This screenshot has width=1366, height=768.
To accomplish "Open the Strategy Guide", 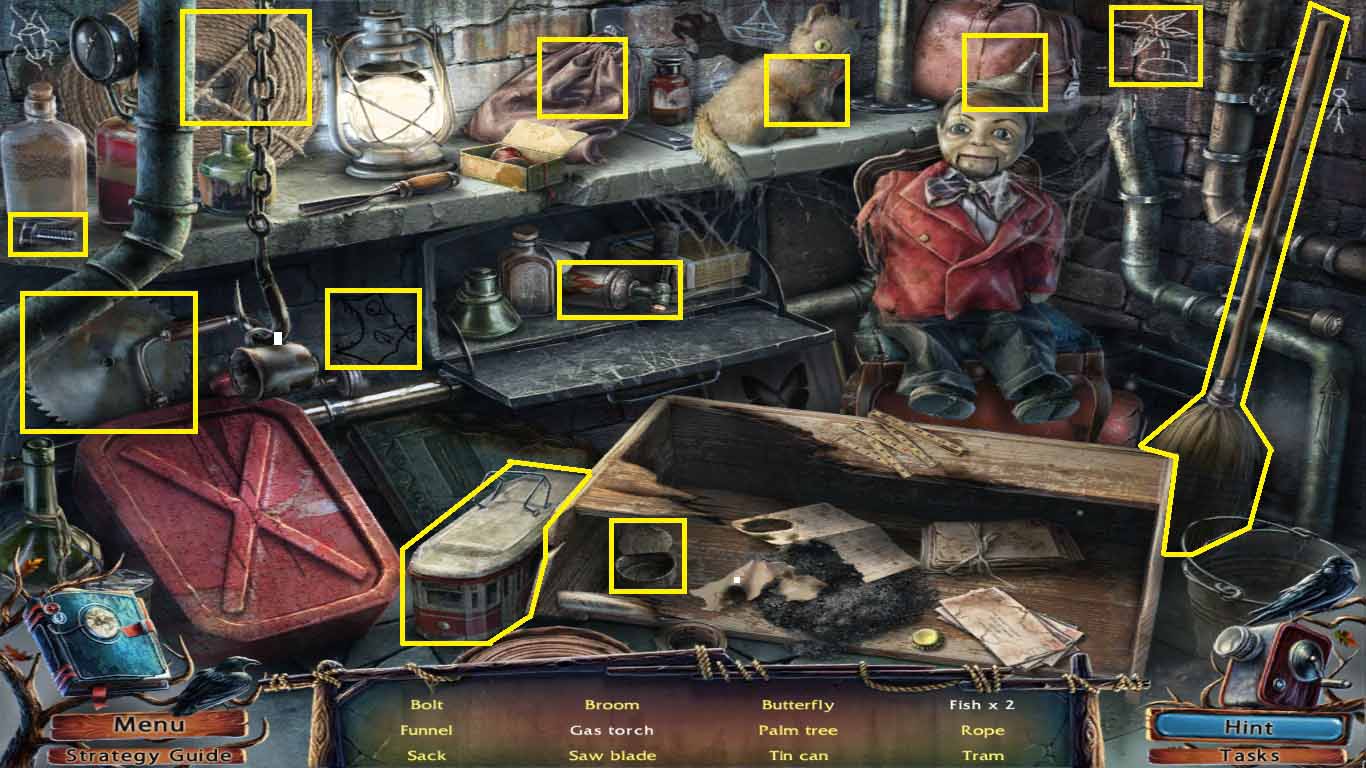I will tap(148, 756).
